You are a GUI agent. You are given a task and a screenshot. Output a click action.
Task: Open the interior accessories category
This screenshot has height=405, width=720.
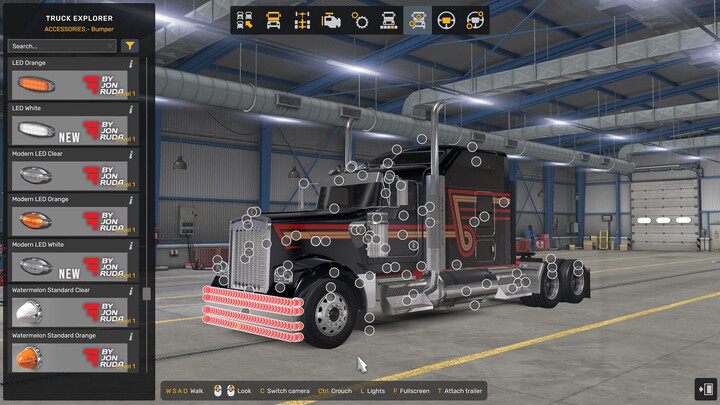(x=476, y=20)
